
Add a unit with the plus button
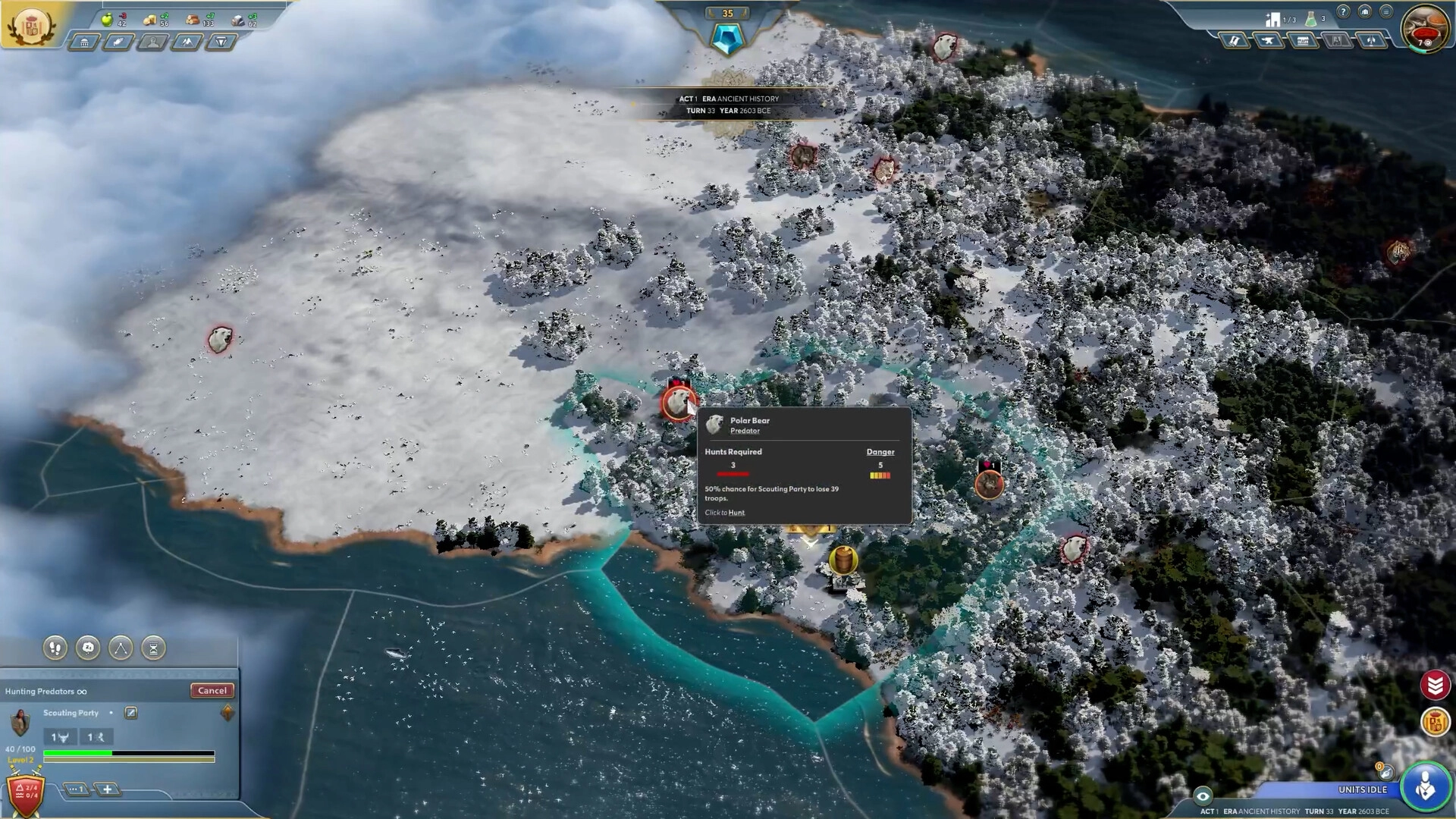click(108, 789)
